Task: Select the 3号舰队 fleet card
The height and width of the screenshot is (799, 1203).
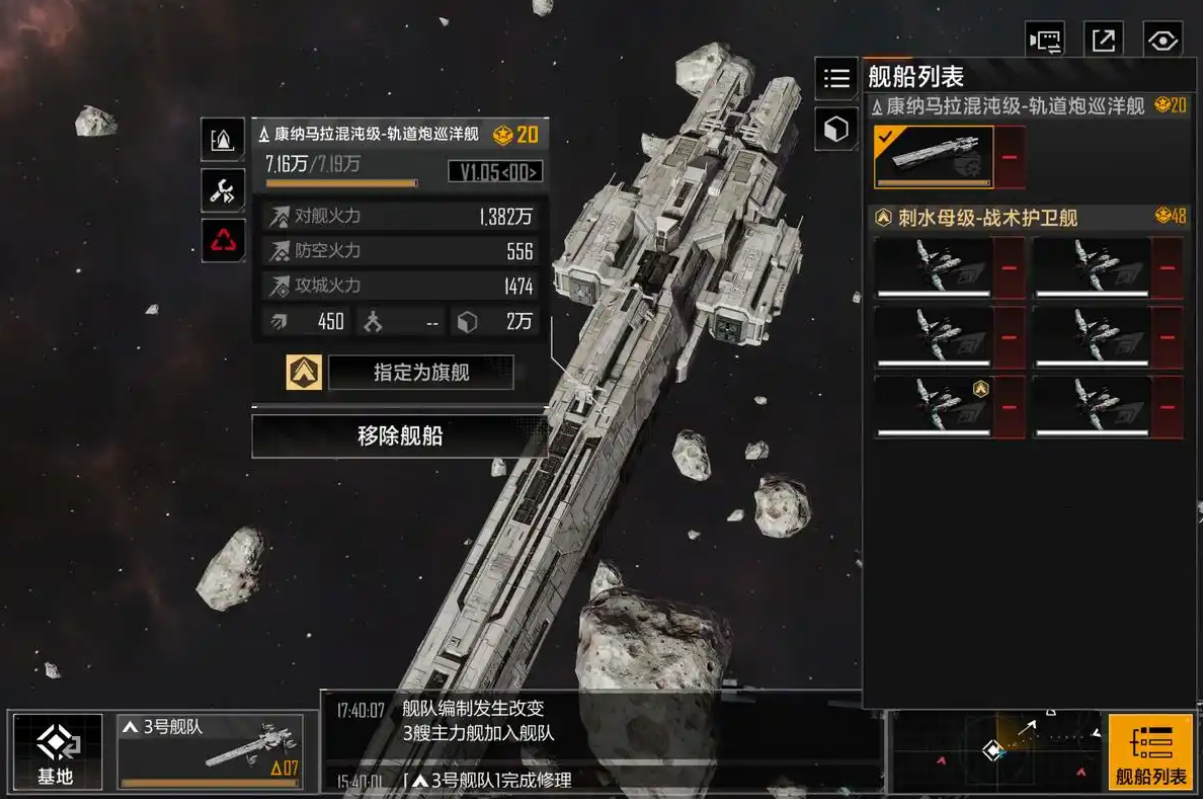Action: (x=210, y=752)
